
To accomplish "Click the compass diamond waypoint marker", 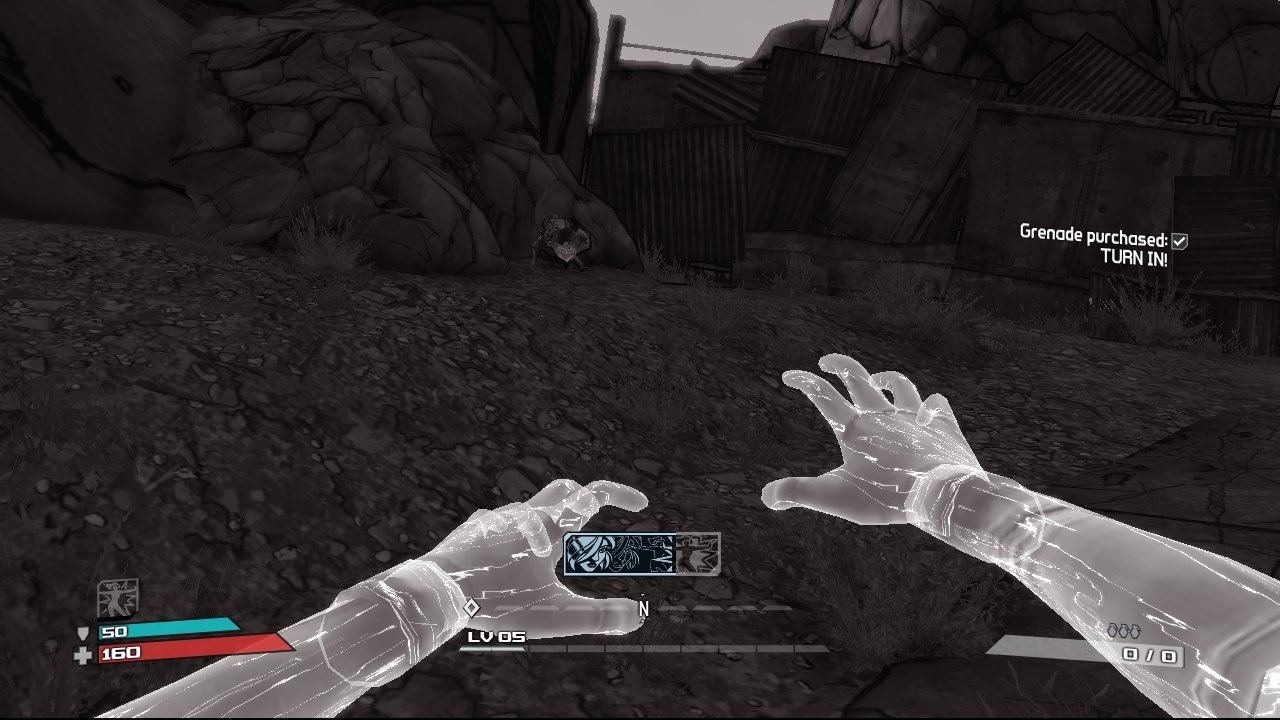I will 472,607.
